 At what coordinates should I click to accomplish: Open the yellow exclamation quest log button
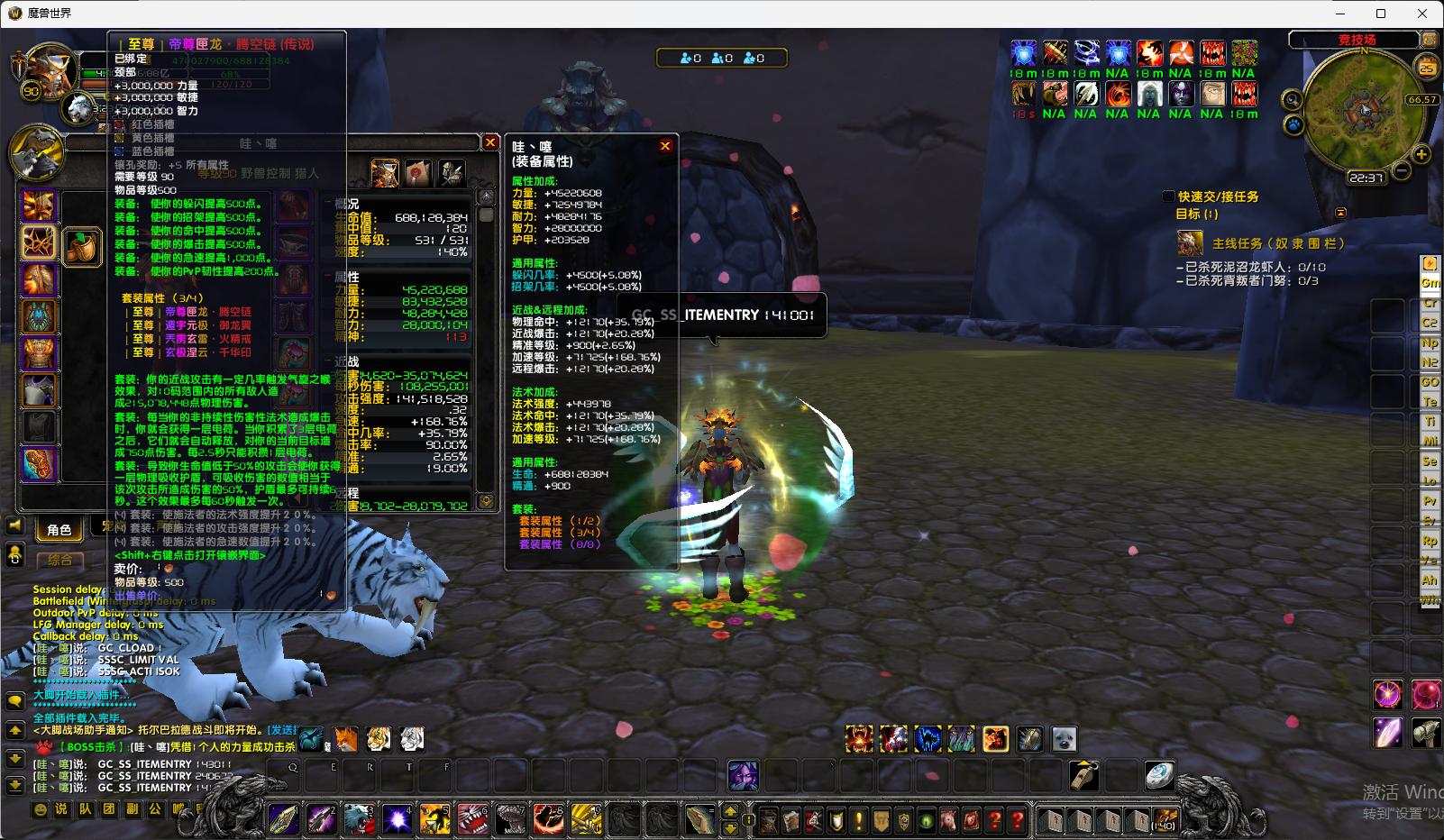[859, 820]
